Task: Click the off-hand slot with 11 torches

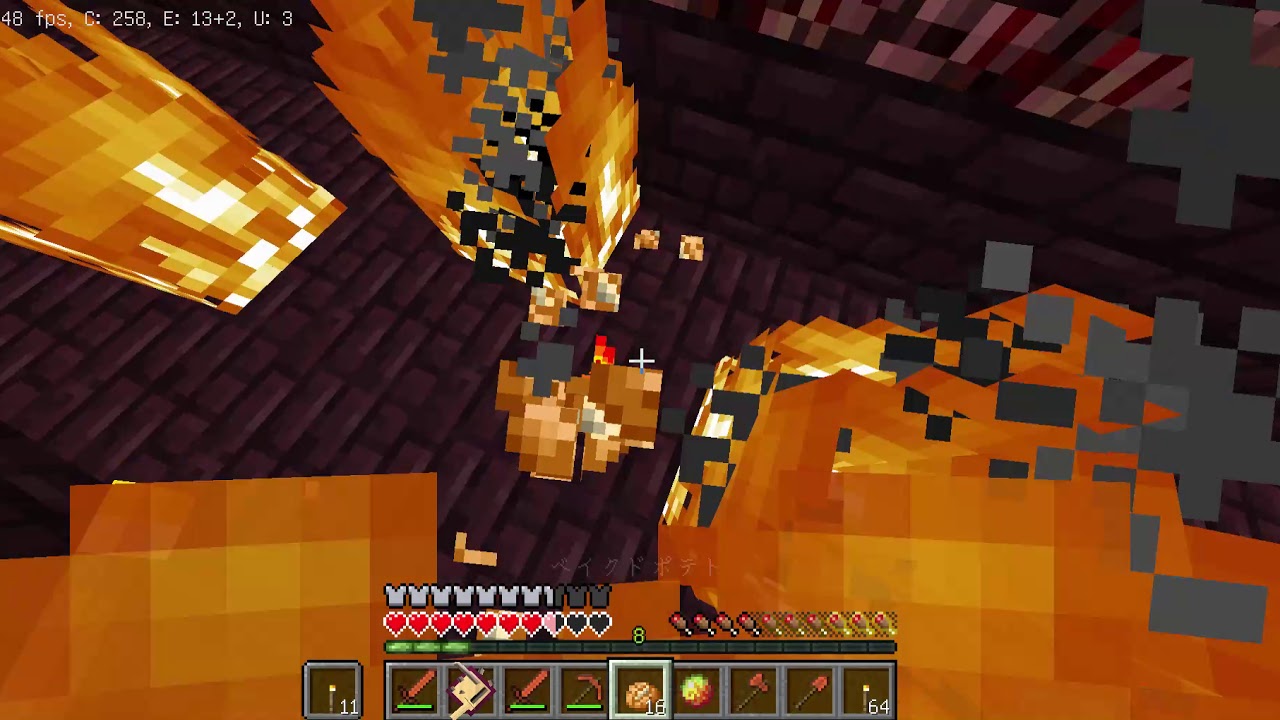Action: (333, 691)
